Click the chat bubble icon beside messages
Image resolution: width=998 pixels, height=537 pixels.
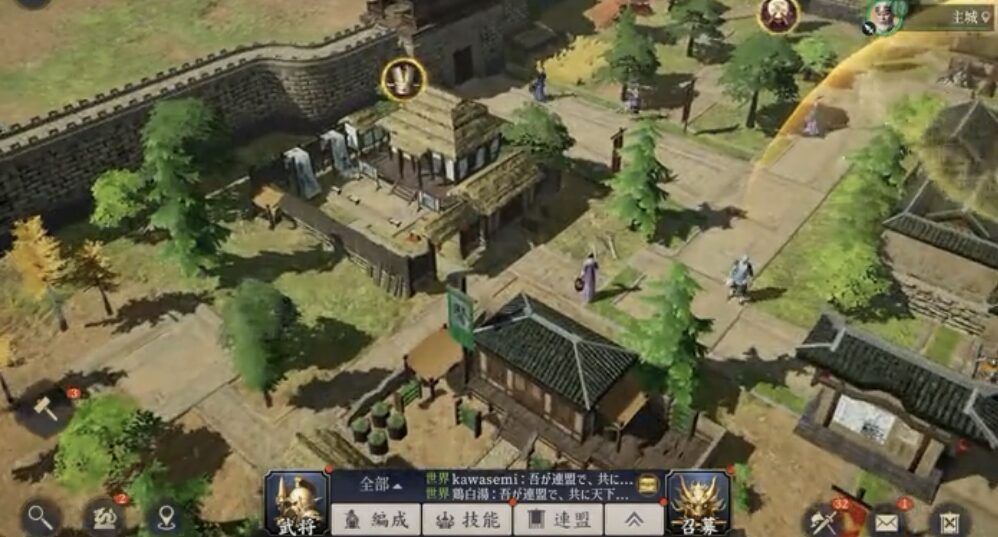[x=648, y=484]
